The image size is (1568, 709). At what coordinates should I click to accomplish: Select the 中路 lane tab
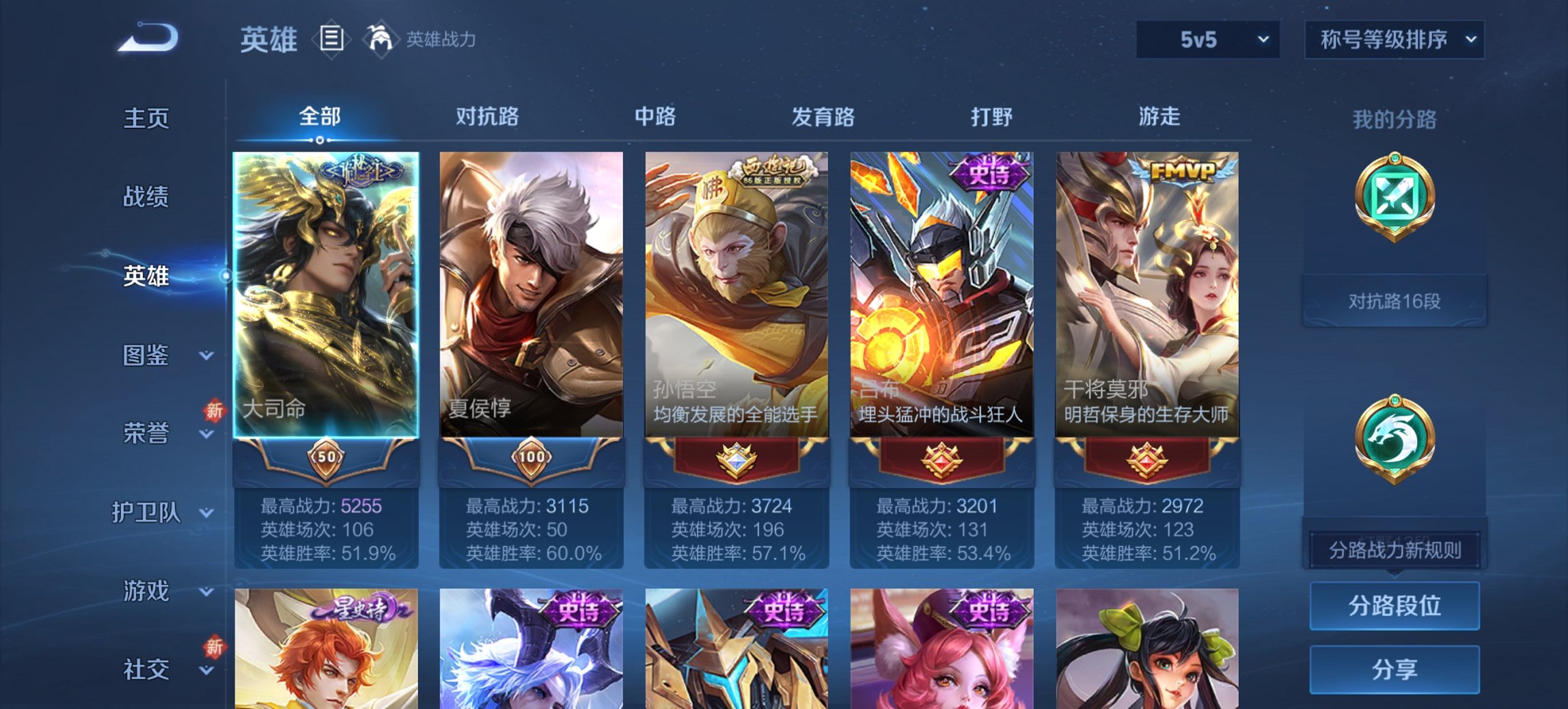(654, 117)
